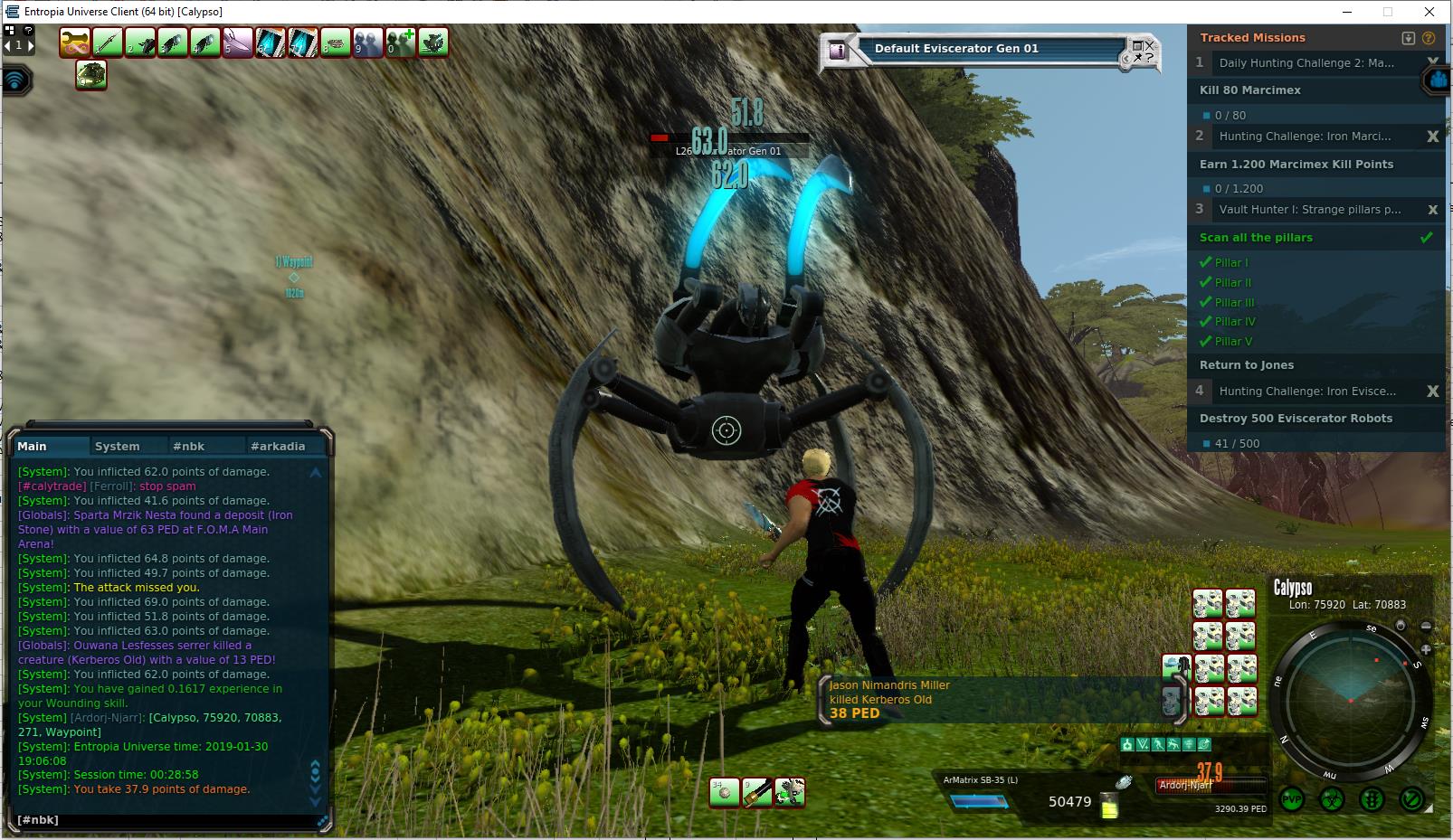The image size is (1453, 840).
Task: Open the info icon on Eviscerator target panel
Action: coord(838,51)
